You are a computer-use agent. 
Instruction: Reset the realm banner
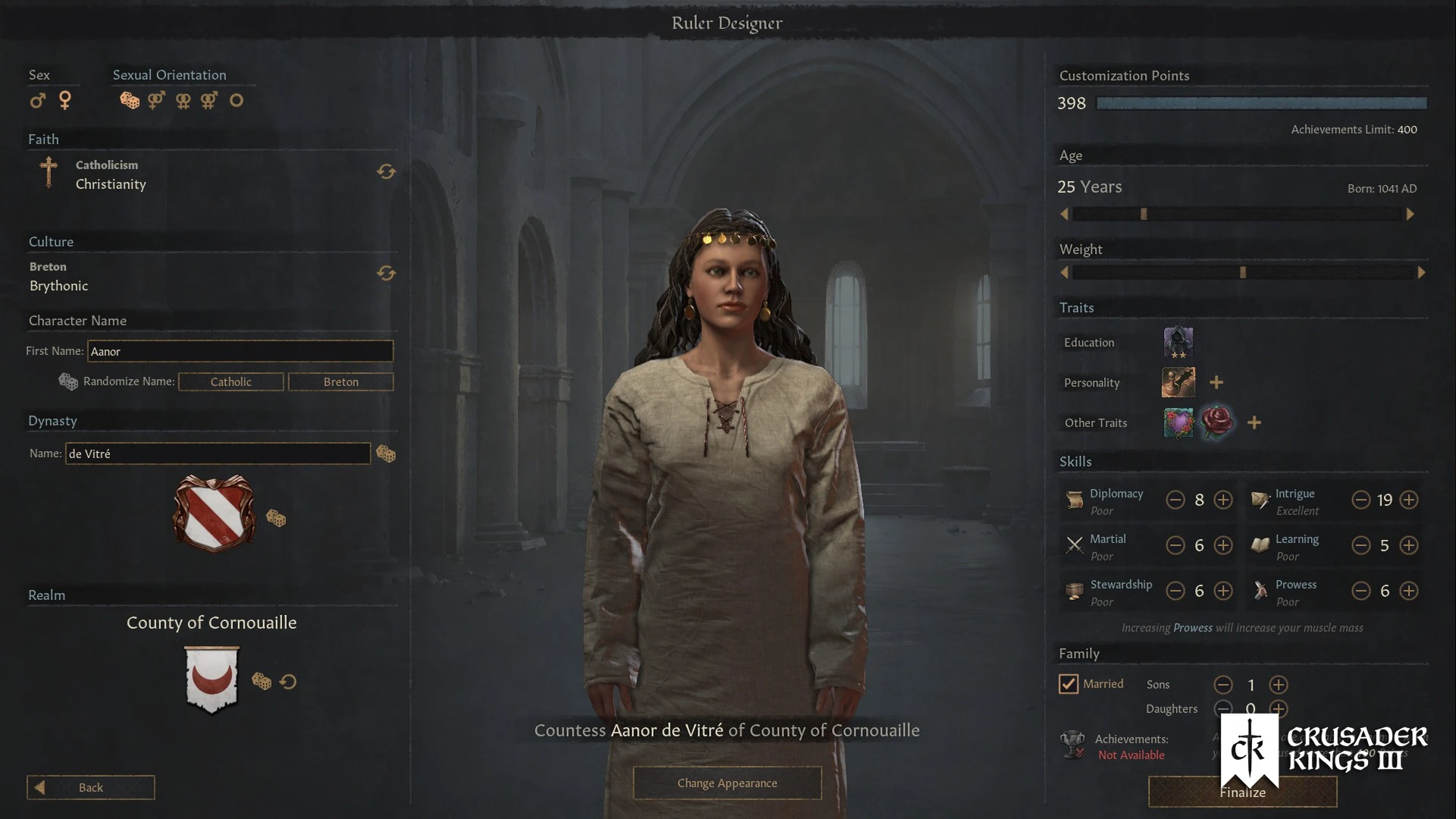pos(288,682)
